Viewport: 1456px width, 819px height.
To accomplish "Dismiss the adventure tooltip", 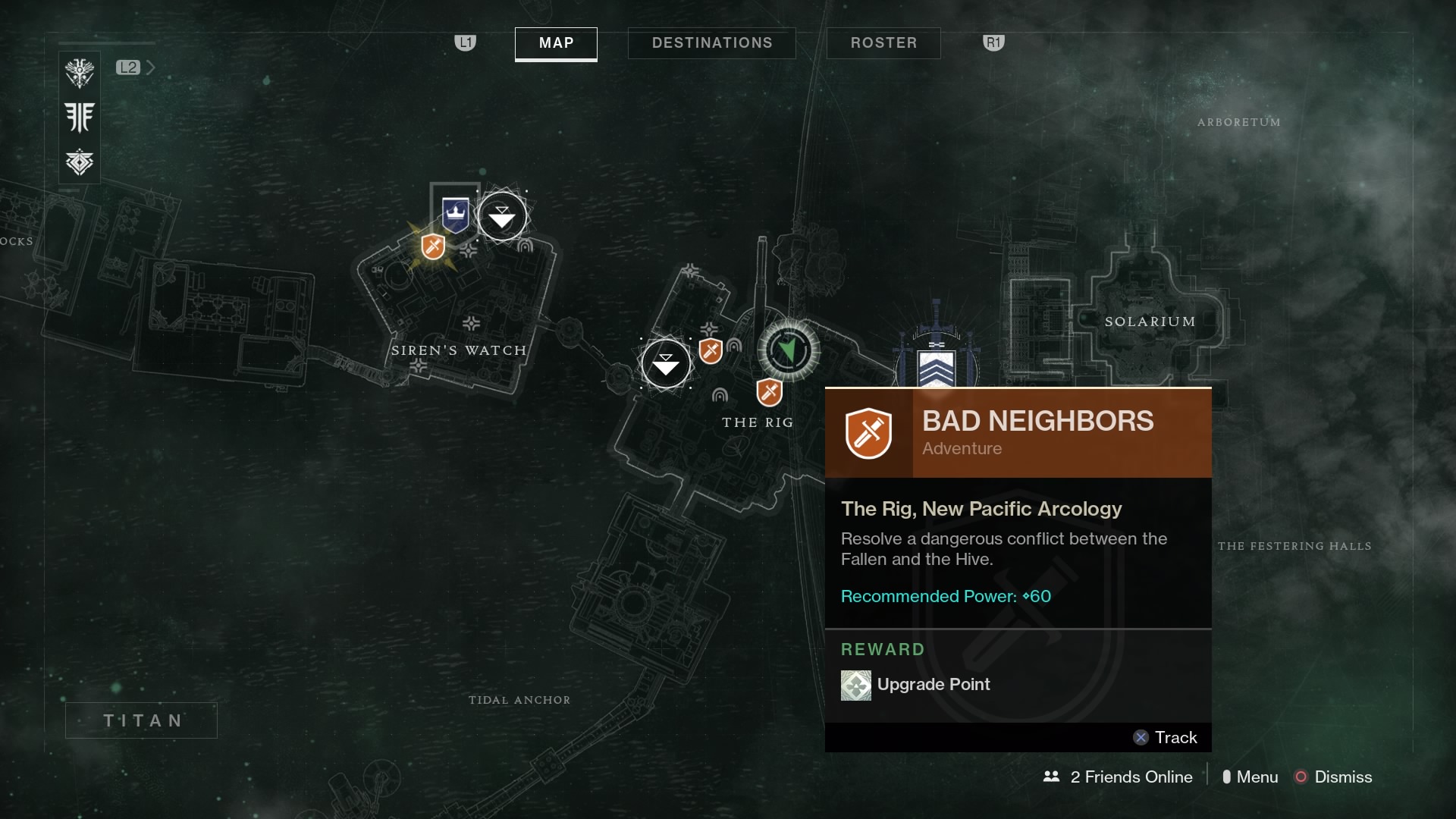I will [1333, 777].
